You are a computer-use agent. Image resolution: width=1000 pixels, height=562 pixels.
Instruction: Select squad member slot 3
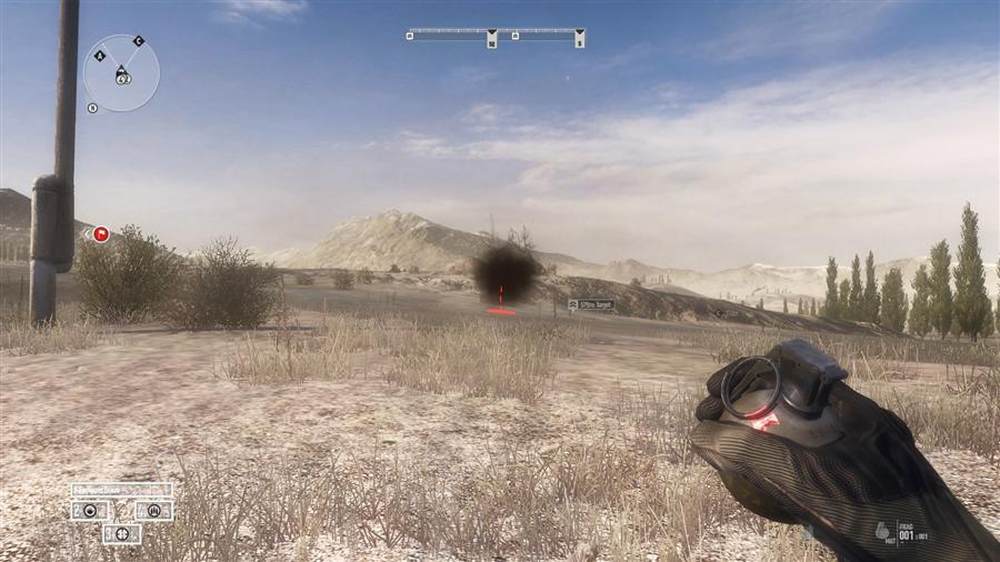pyautogui.click(x=122, y=534)
